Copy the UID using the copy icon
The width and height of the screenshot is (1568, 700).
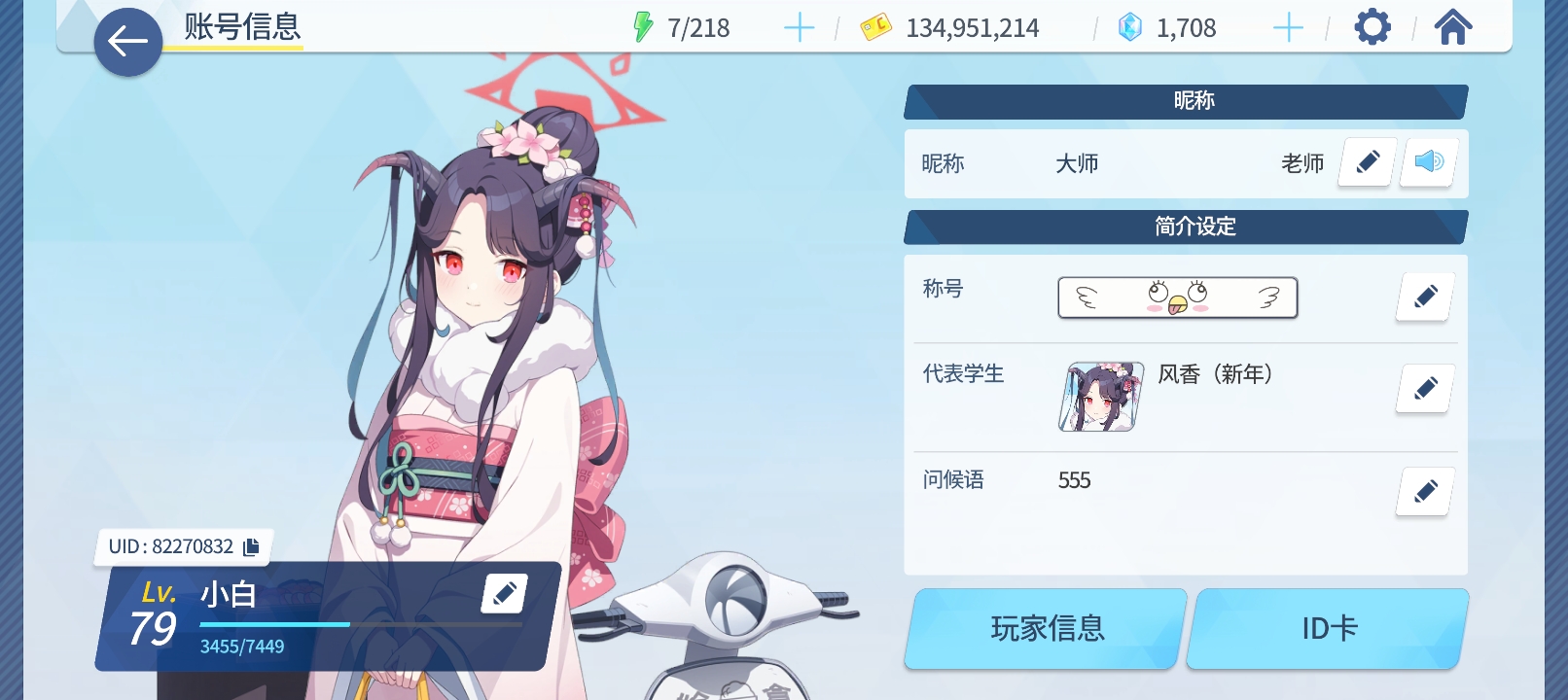[250, 547]
